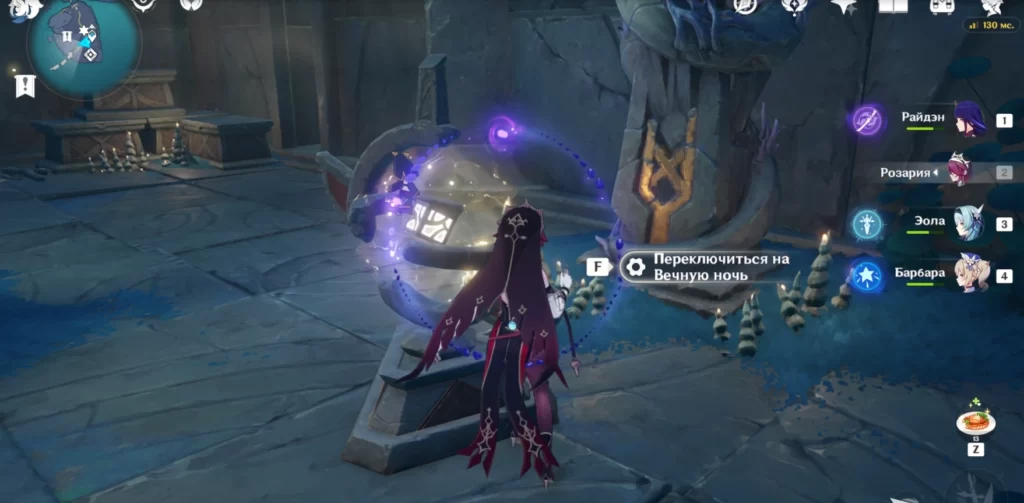Viewport: 1024px width, 503px height.
Task: Select party member Розария
Action: pyautogui.click(x=960, y=172)
